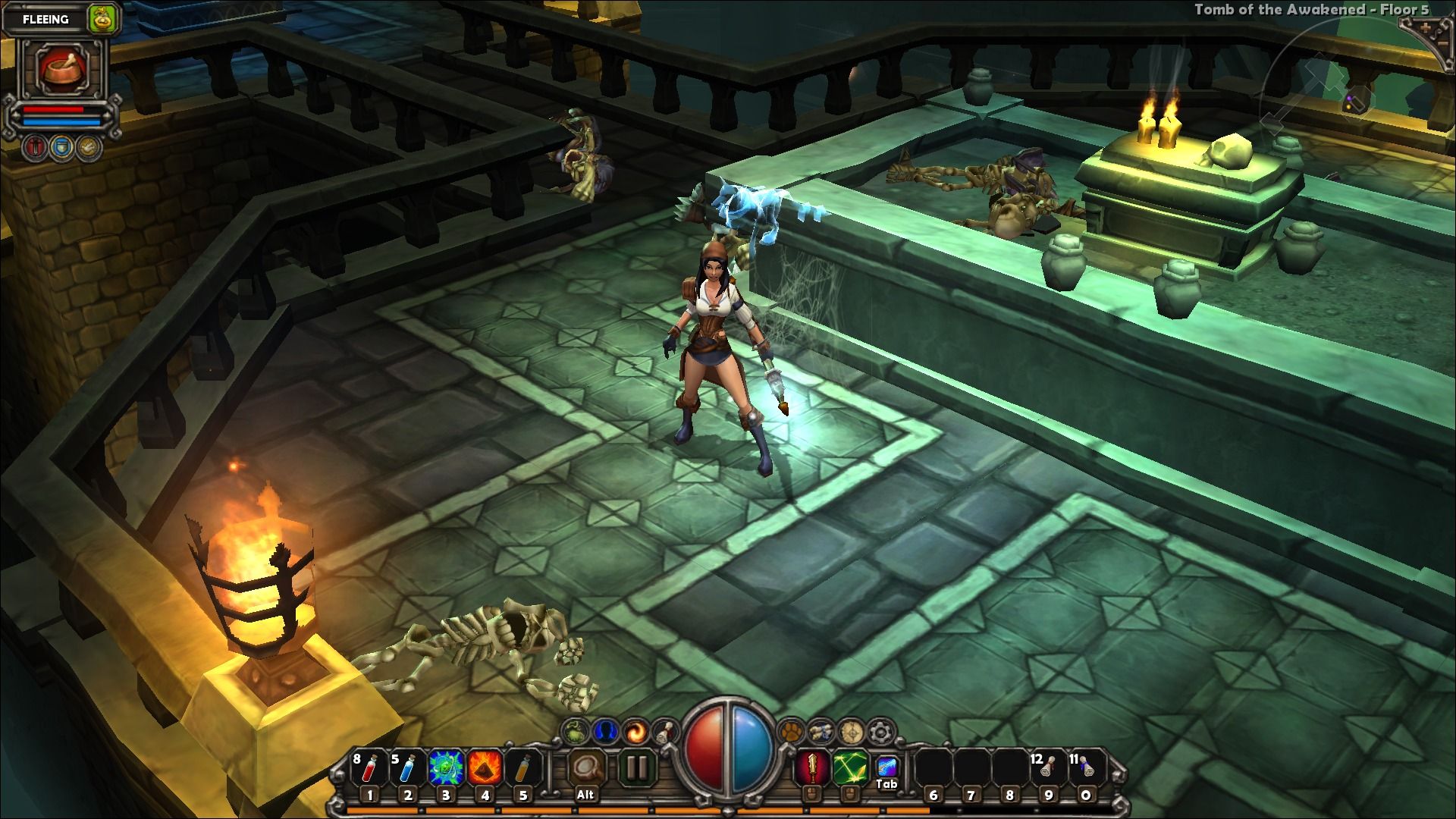Cast the fiery rock skill in slot 4
1456x819 pixels.
[485, 770]
